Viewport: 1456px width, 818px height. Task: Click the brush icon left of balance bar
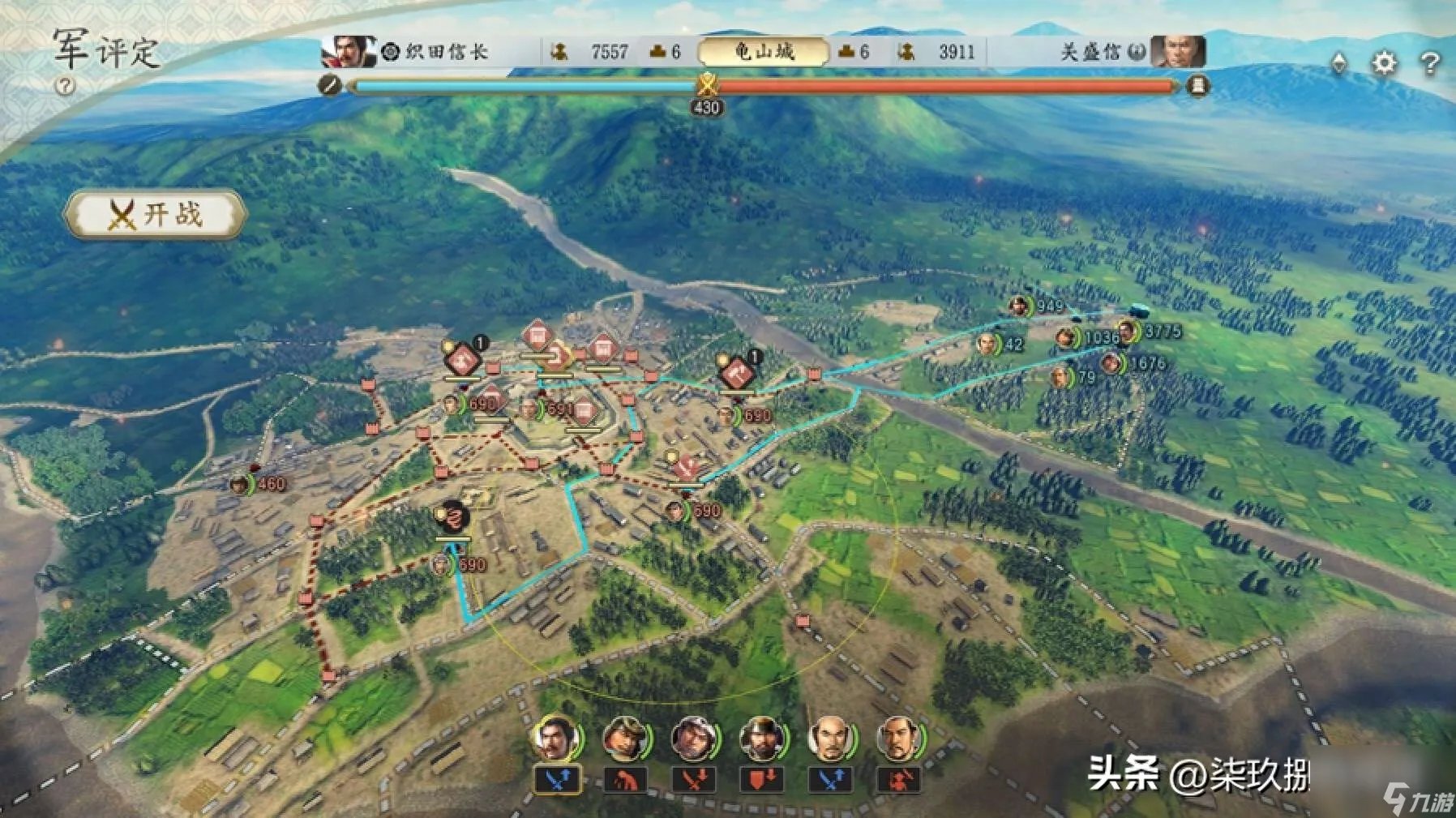(x=329, y=84)
